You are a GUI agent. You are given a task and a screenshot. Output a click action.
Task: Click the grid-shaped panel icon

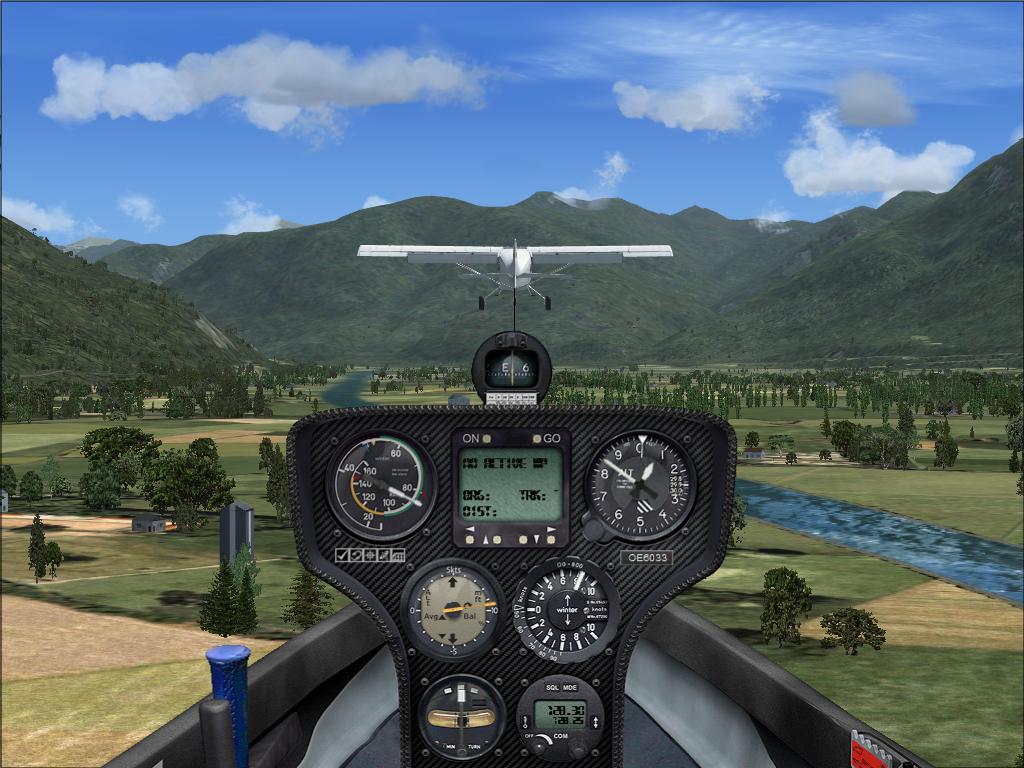click(398, 555)
